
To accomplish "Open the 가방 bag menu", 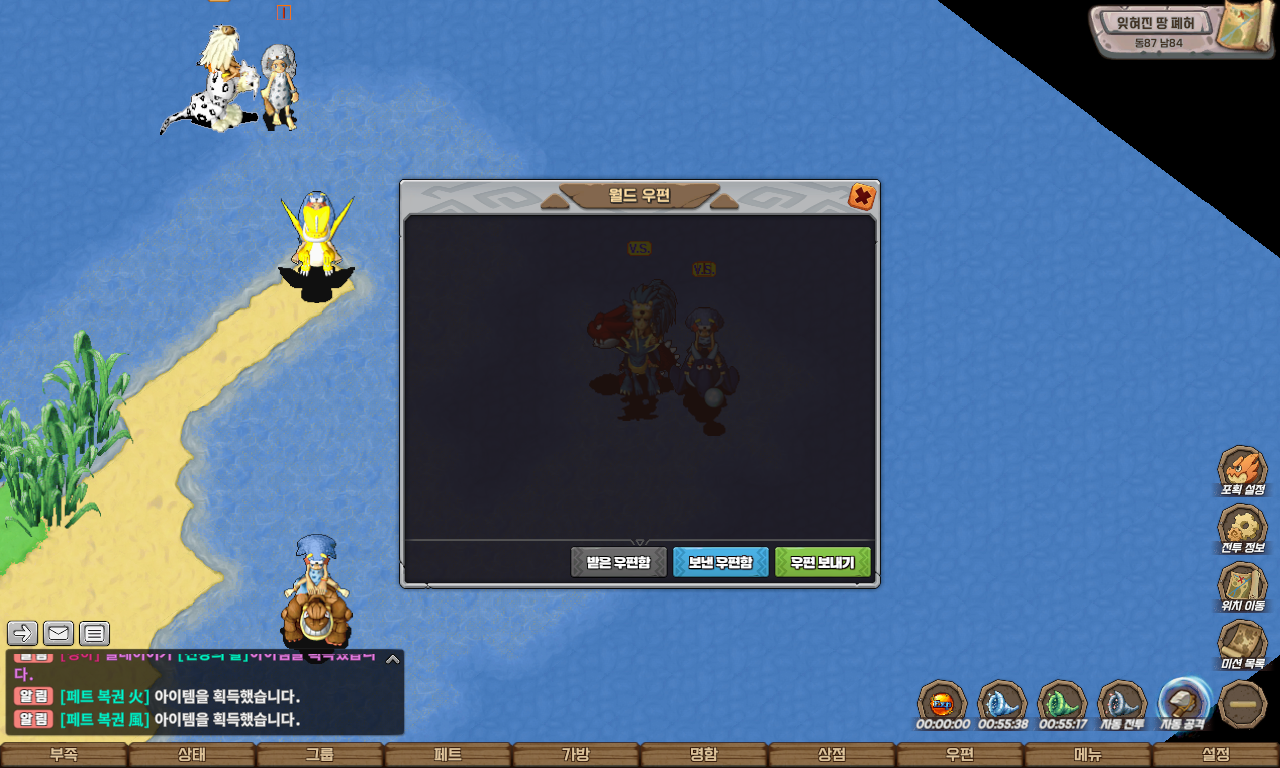I will click(576, 755).
